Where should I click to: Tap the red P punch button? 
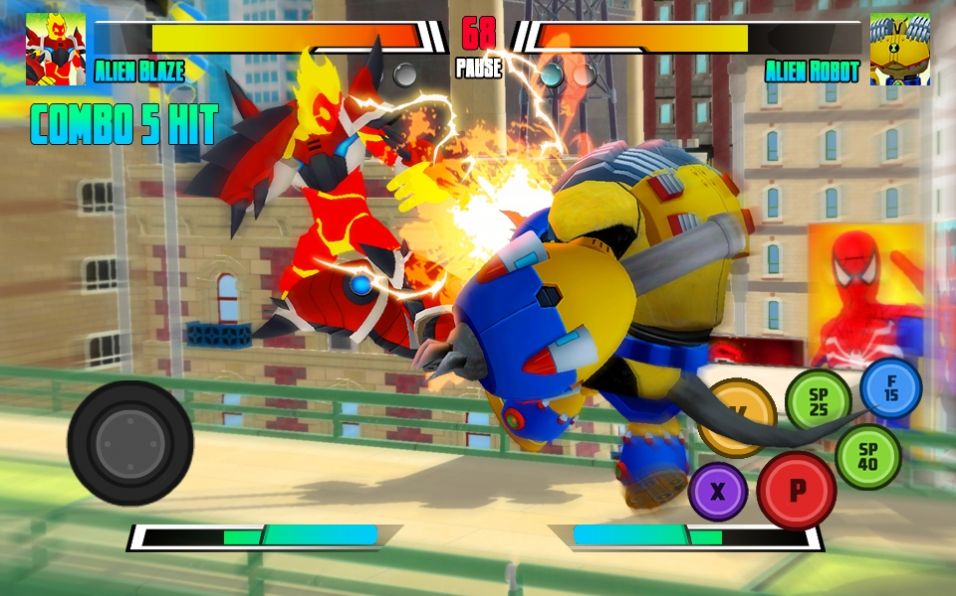[796, 490]
